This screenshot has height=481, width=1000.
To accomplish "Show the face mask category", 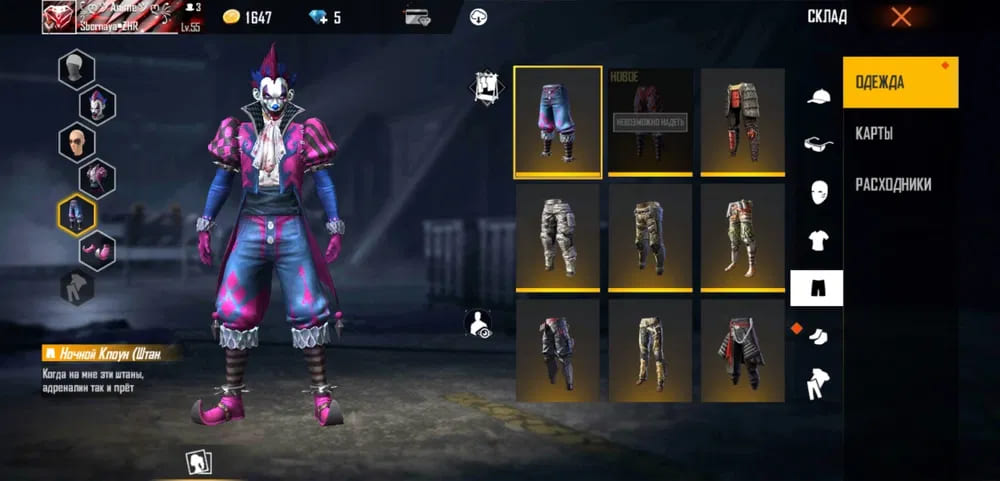I will (817, 192).
